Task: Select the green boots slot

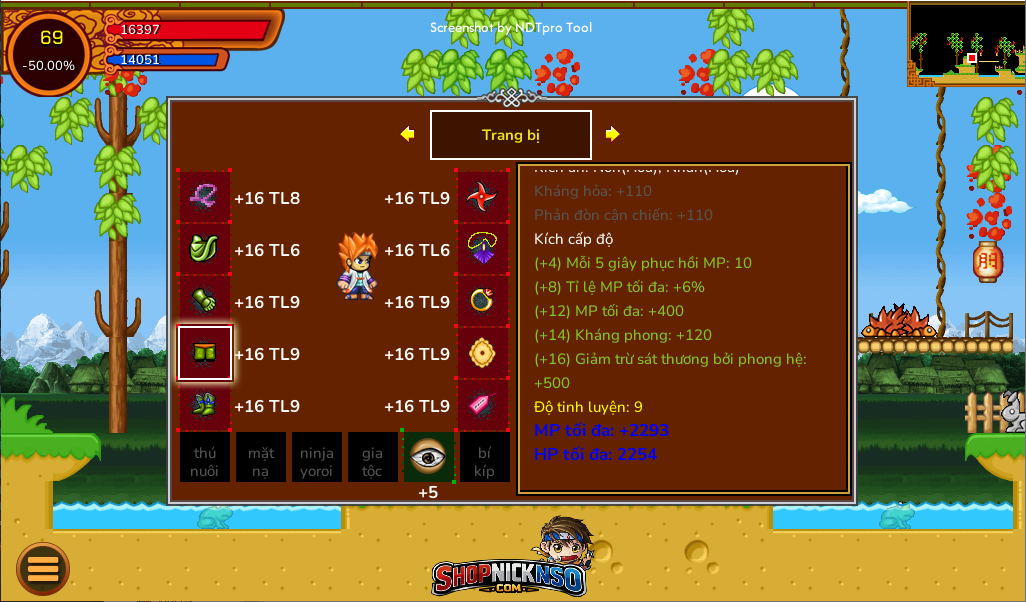Action: pos(205,405)
